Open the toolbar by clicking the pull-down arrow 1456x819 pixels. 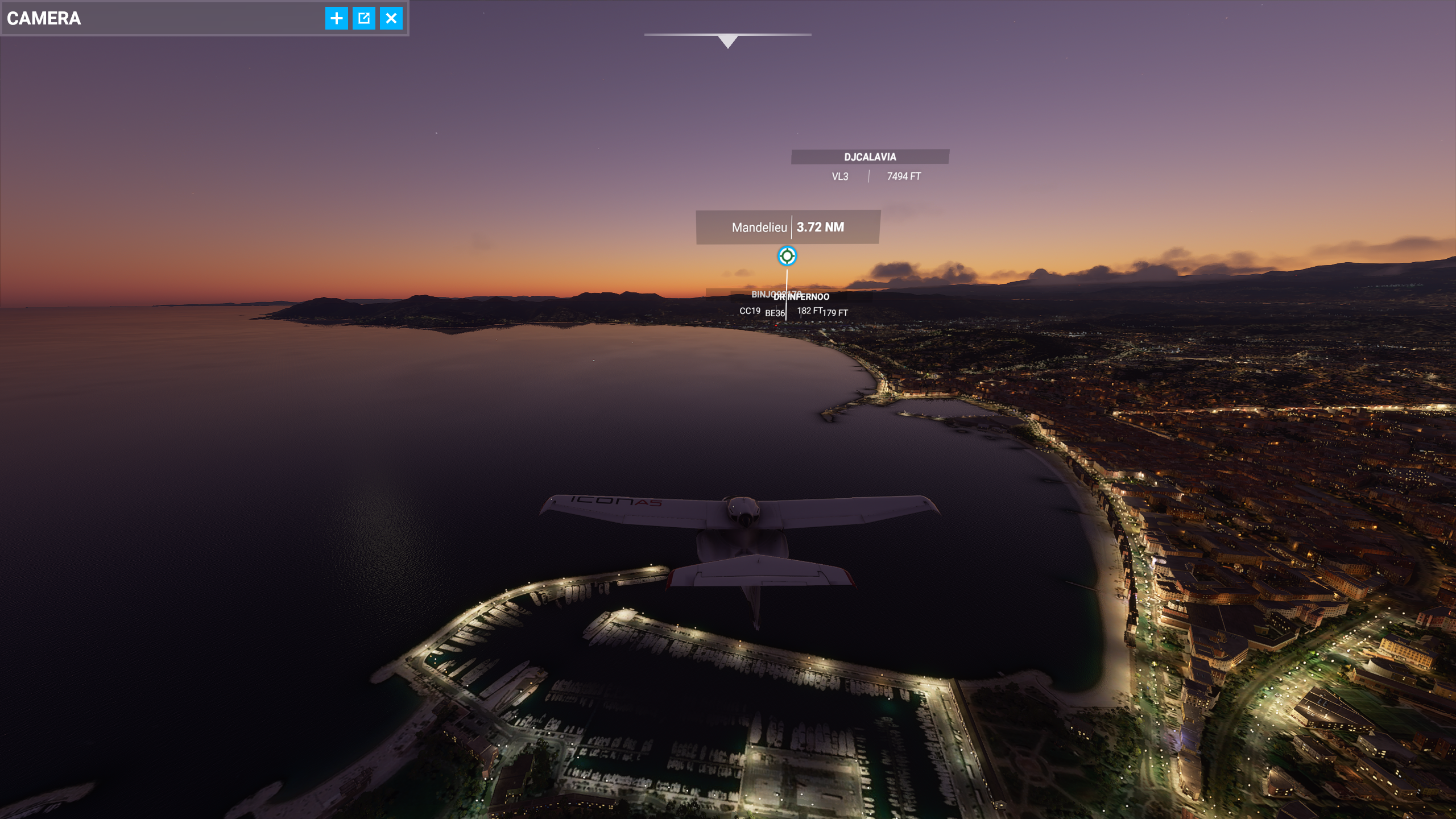[728, 41]
